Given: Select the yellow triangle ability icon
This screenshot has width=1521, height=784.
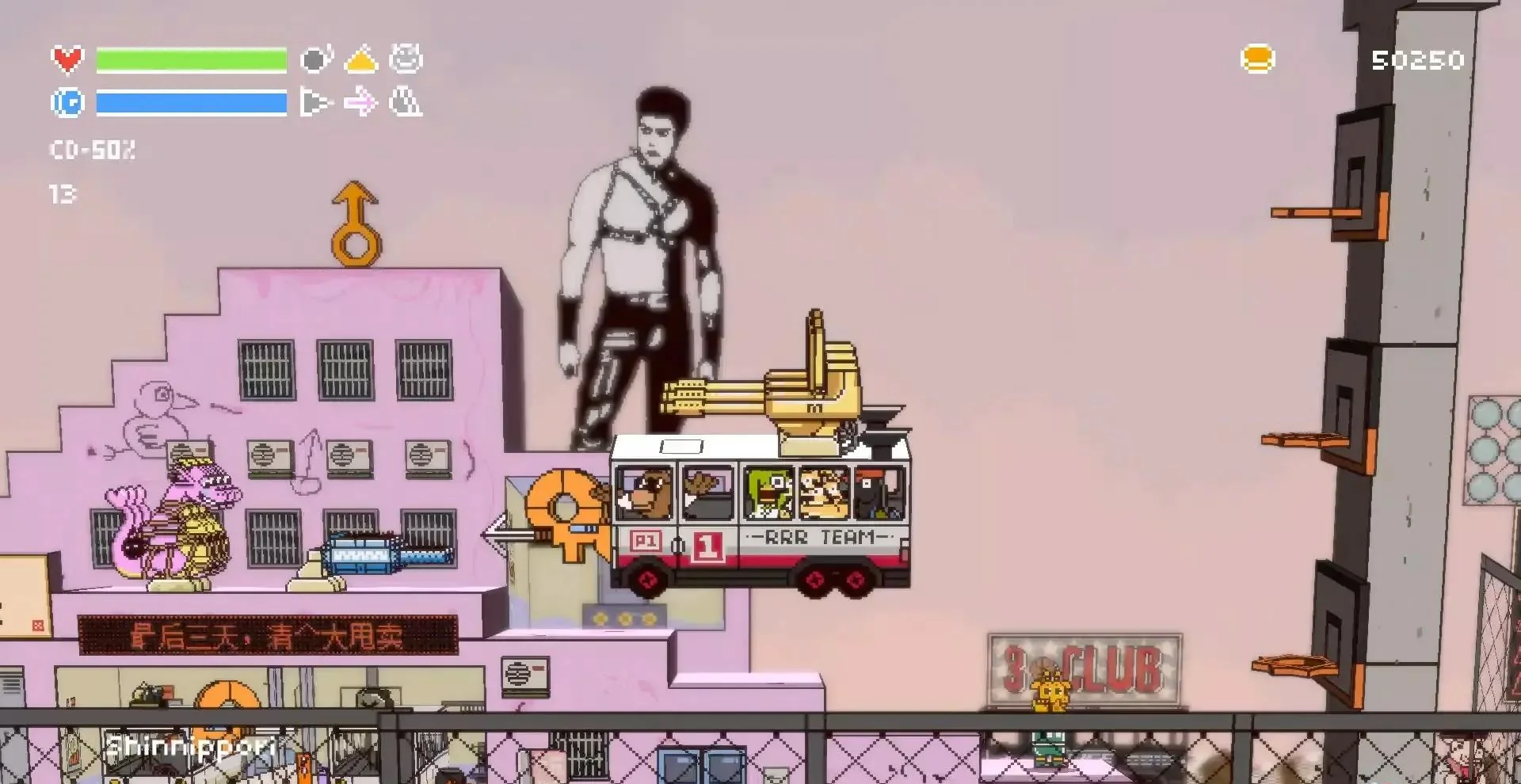Looking at the screenshot, I should 361,58.
